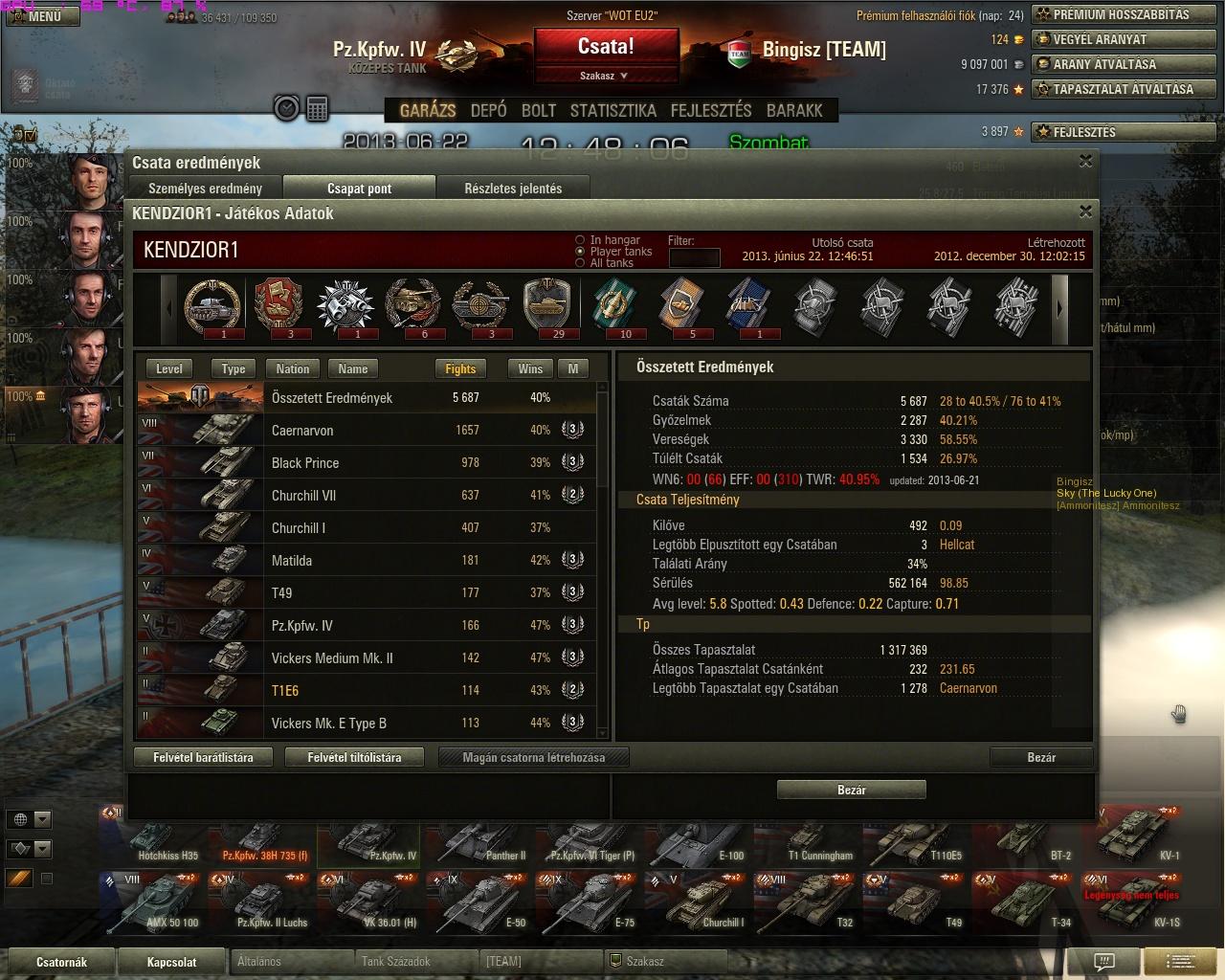Show the BARAKK tab

click(x=794, y=110)
